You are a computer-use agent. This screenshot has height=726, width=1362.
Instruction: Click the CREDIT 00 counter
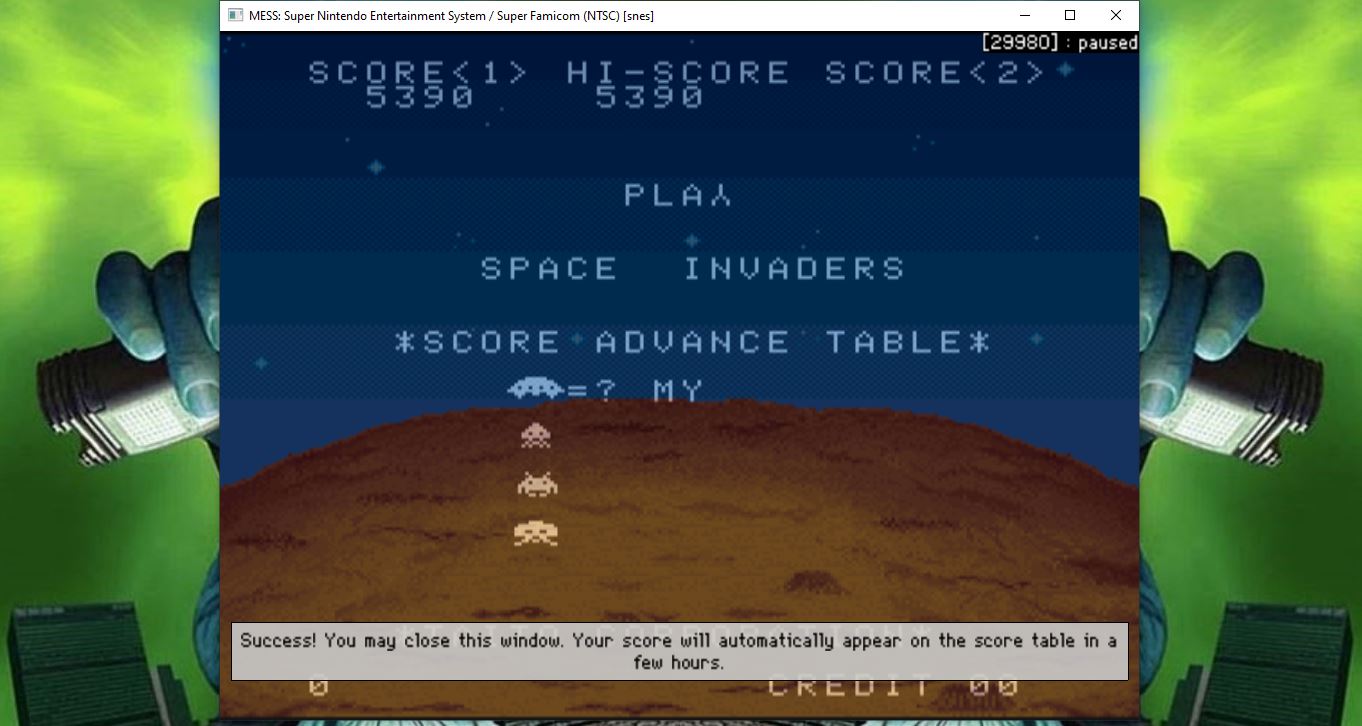tap(890, 685)
